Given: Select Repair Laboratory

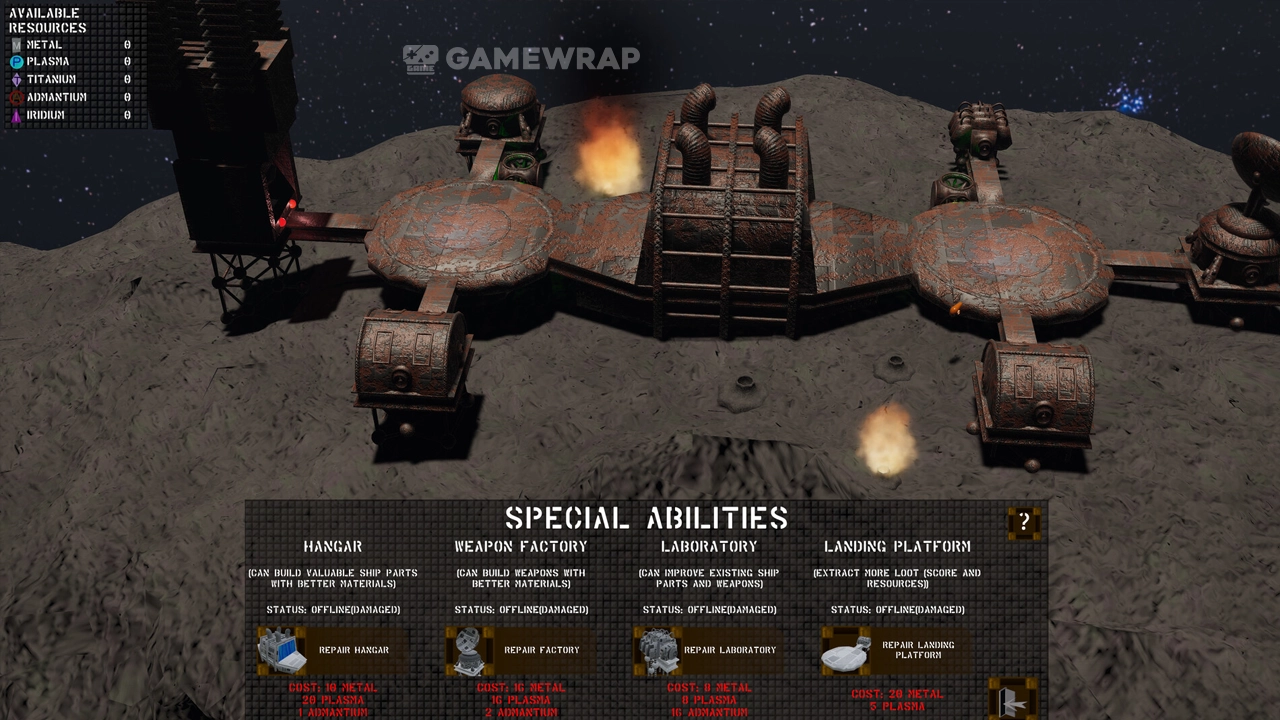Looking at the screenshot, I should pyautogui.click(x=708, y=650).
